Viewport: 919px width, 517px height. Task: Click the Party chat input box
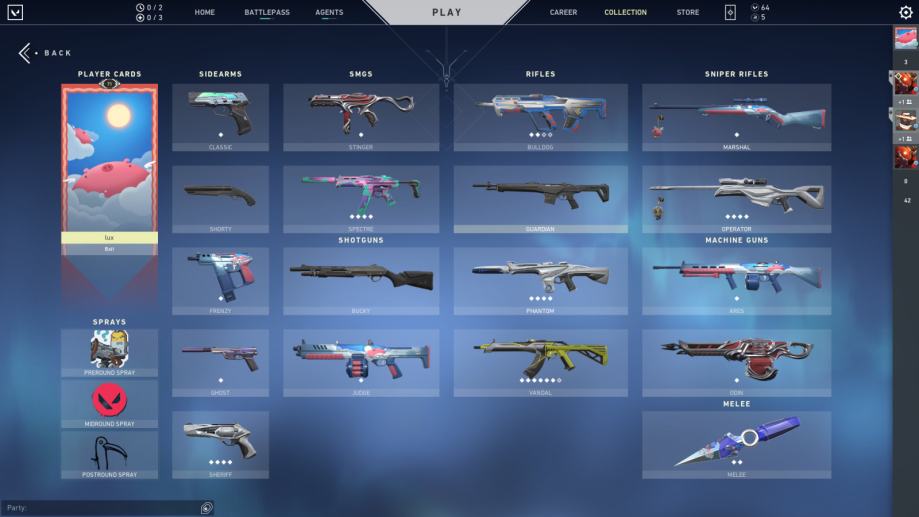[100, 508]
